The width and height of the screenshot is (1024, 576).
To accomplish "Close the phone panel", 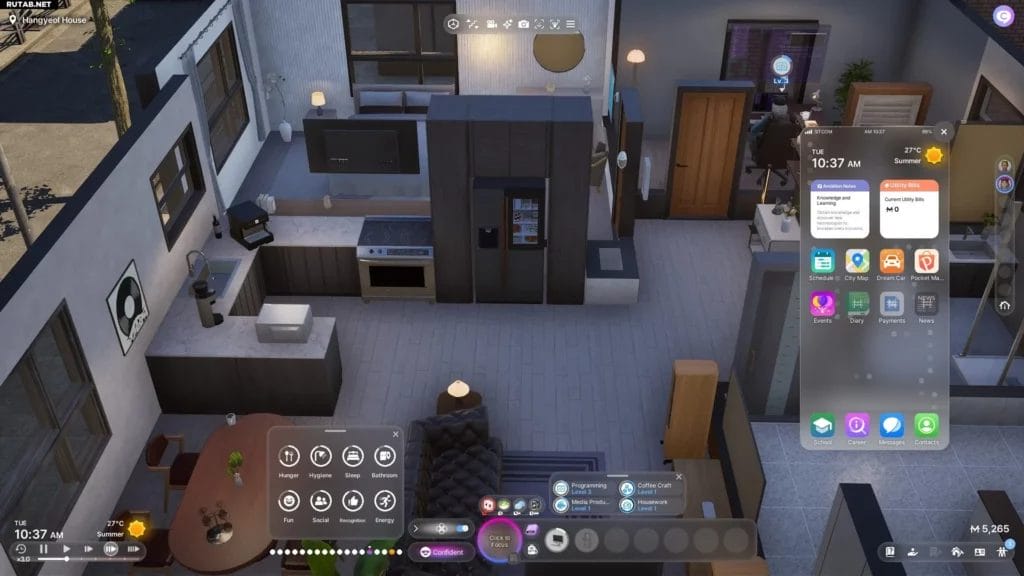I will coord(943,131).
